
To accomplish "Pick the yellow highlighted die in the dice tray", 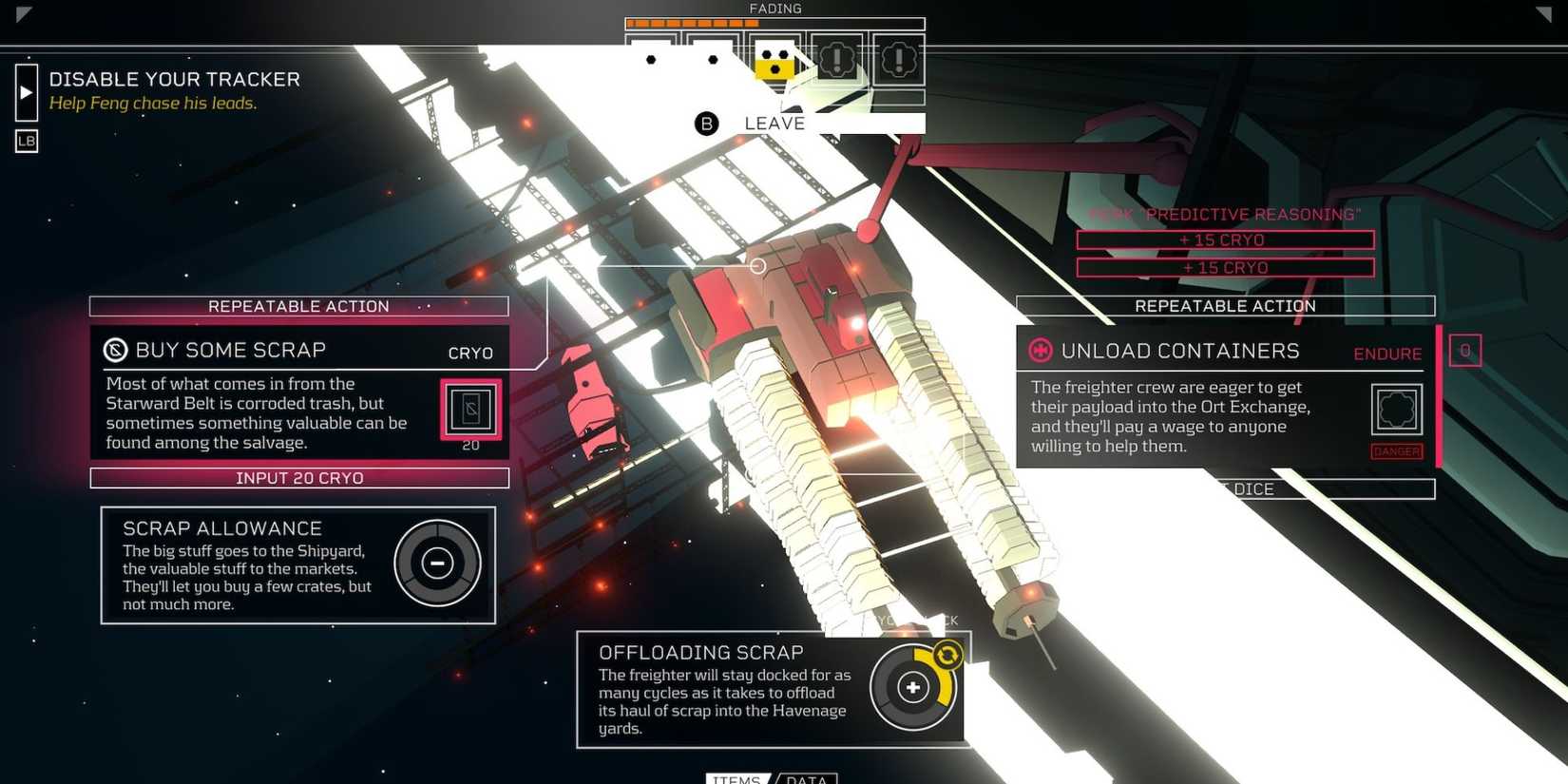I will pyautogui.click(x=774, y=62).
